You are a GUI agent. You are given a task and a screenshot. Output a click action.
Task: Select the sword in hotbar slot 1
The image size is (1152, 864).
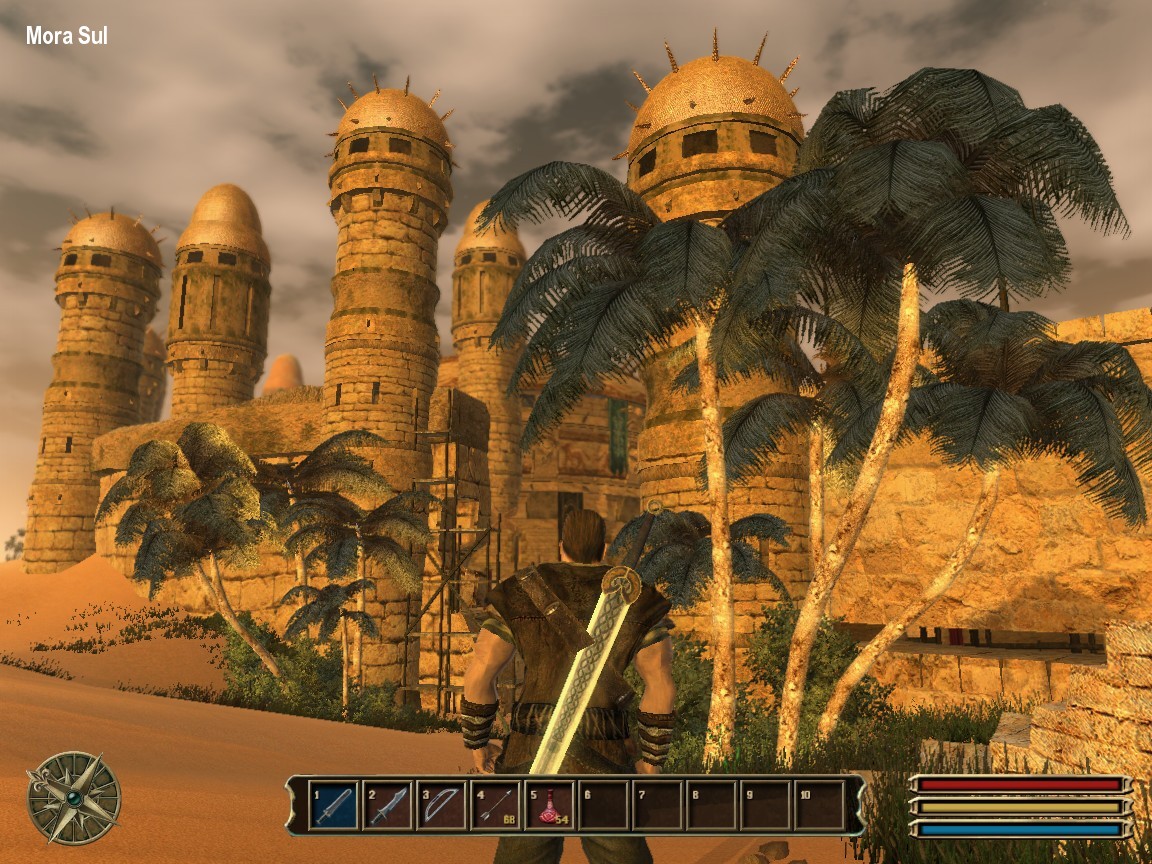333,805
